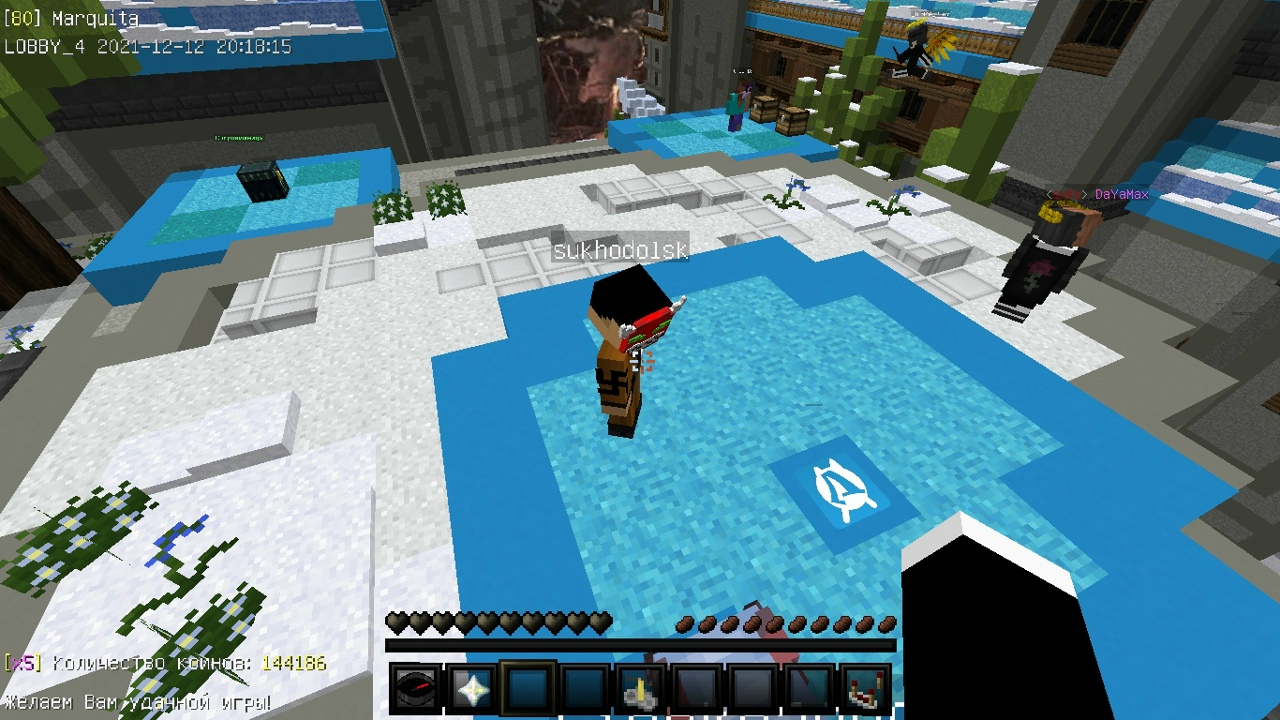
Task: Select the redstone comparator hotbar slot
Action: pos(867,689)
